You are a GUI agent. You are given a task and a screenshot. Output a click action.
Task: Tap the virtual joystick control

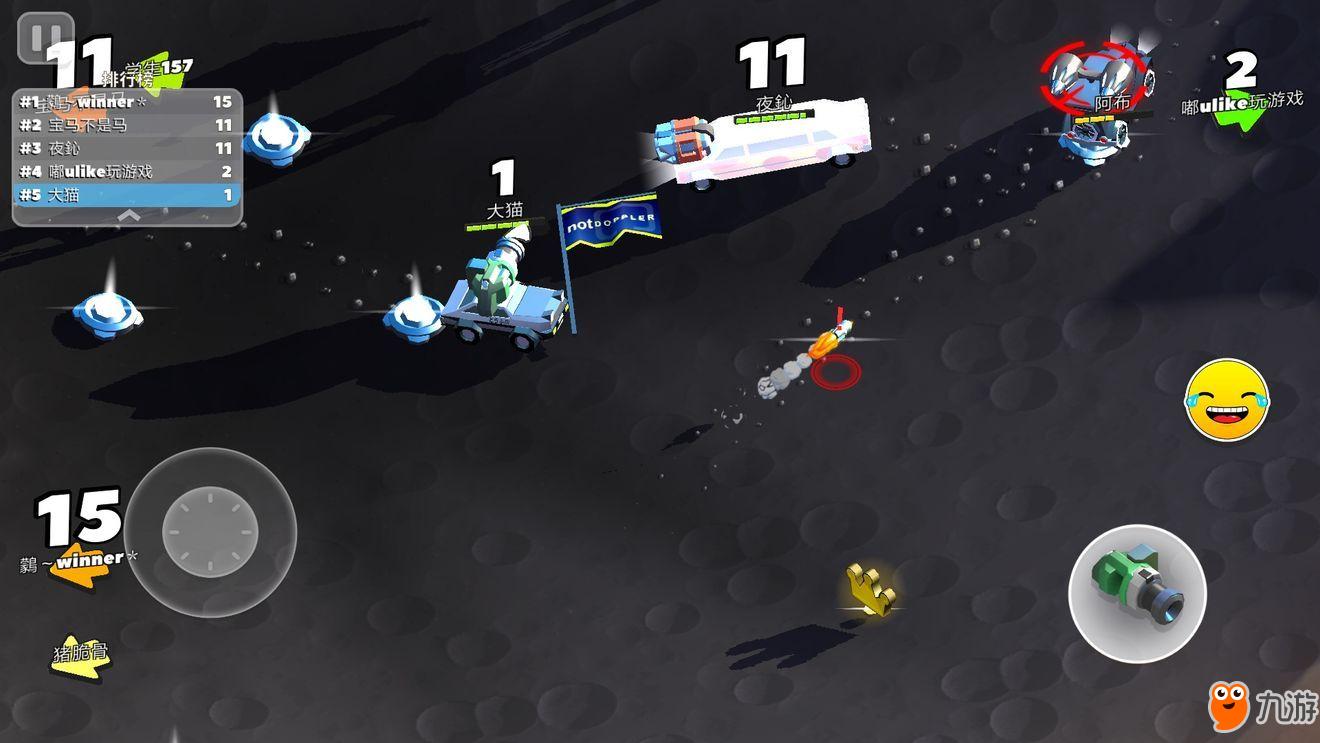(x=210, y=531)
